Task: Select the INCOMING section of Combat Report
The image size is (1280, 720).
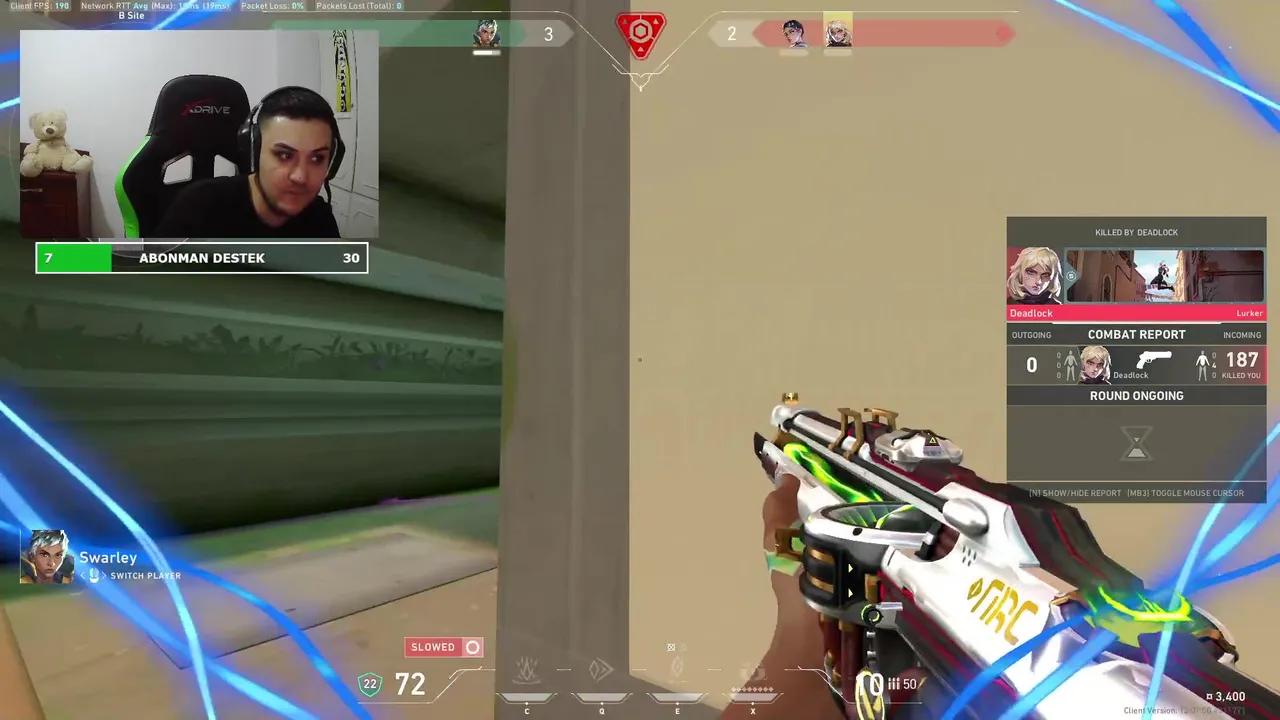Action: [x=1242, y=335]
